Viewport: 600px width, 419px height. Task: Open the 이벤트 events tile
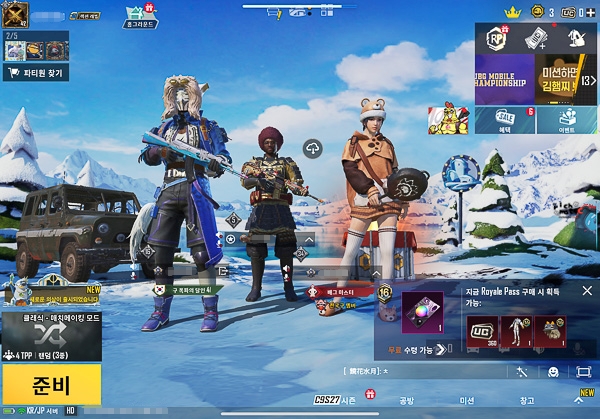click(566, 121)
